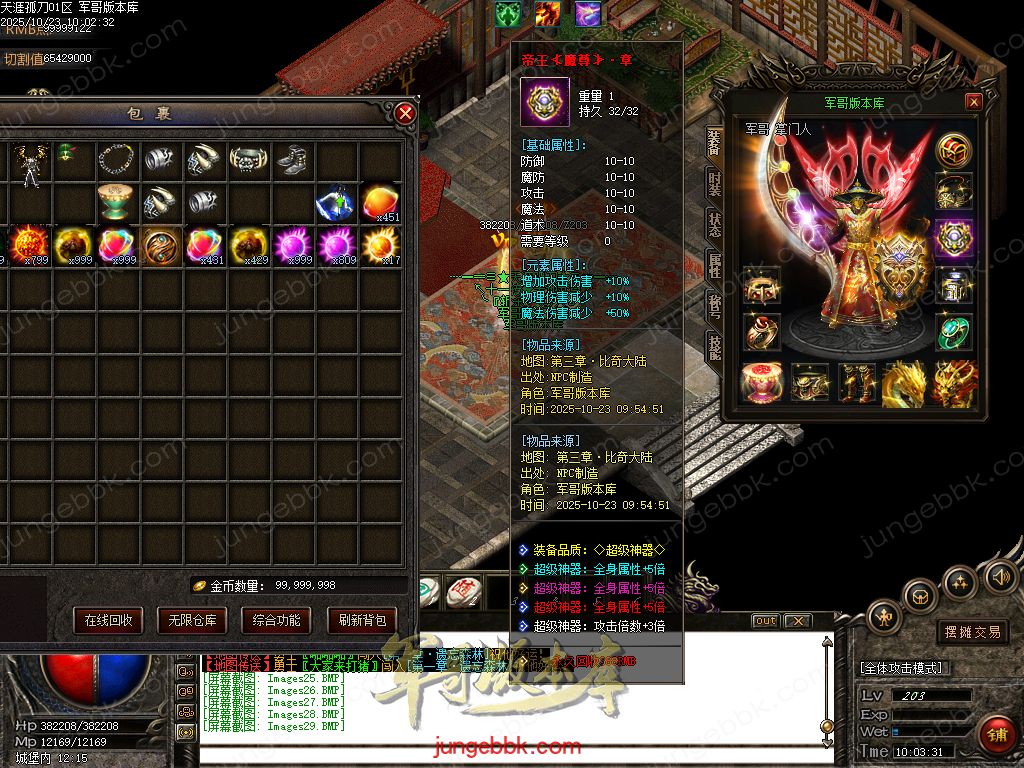
Task: Open the 摆摊交易 stall trade
Action: point(972,632)
